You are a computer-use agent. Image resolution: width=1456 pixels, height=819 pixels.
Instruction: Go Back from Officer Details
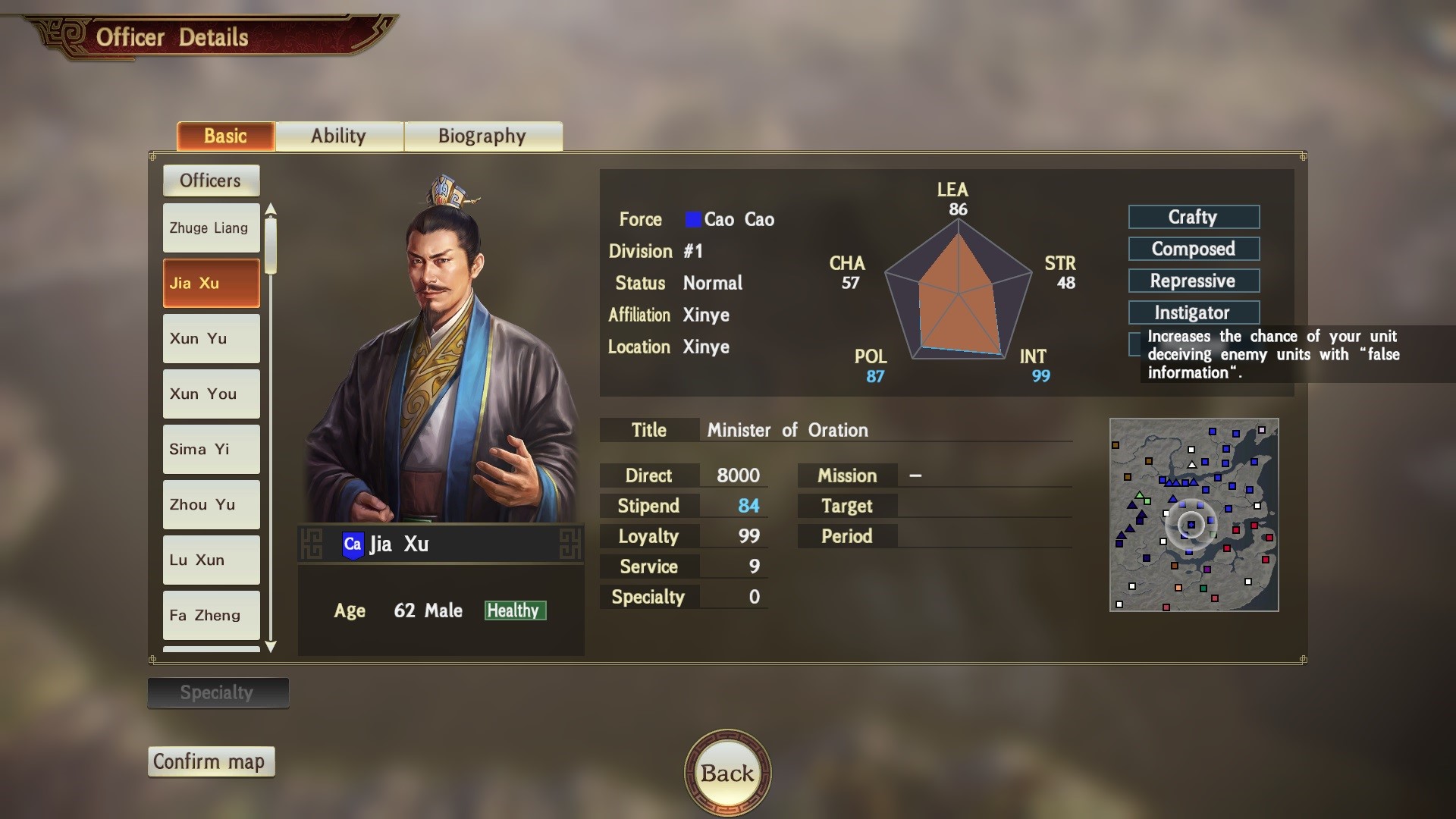pos(727,773)
